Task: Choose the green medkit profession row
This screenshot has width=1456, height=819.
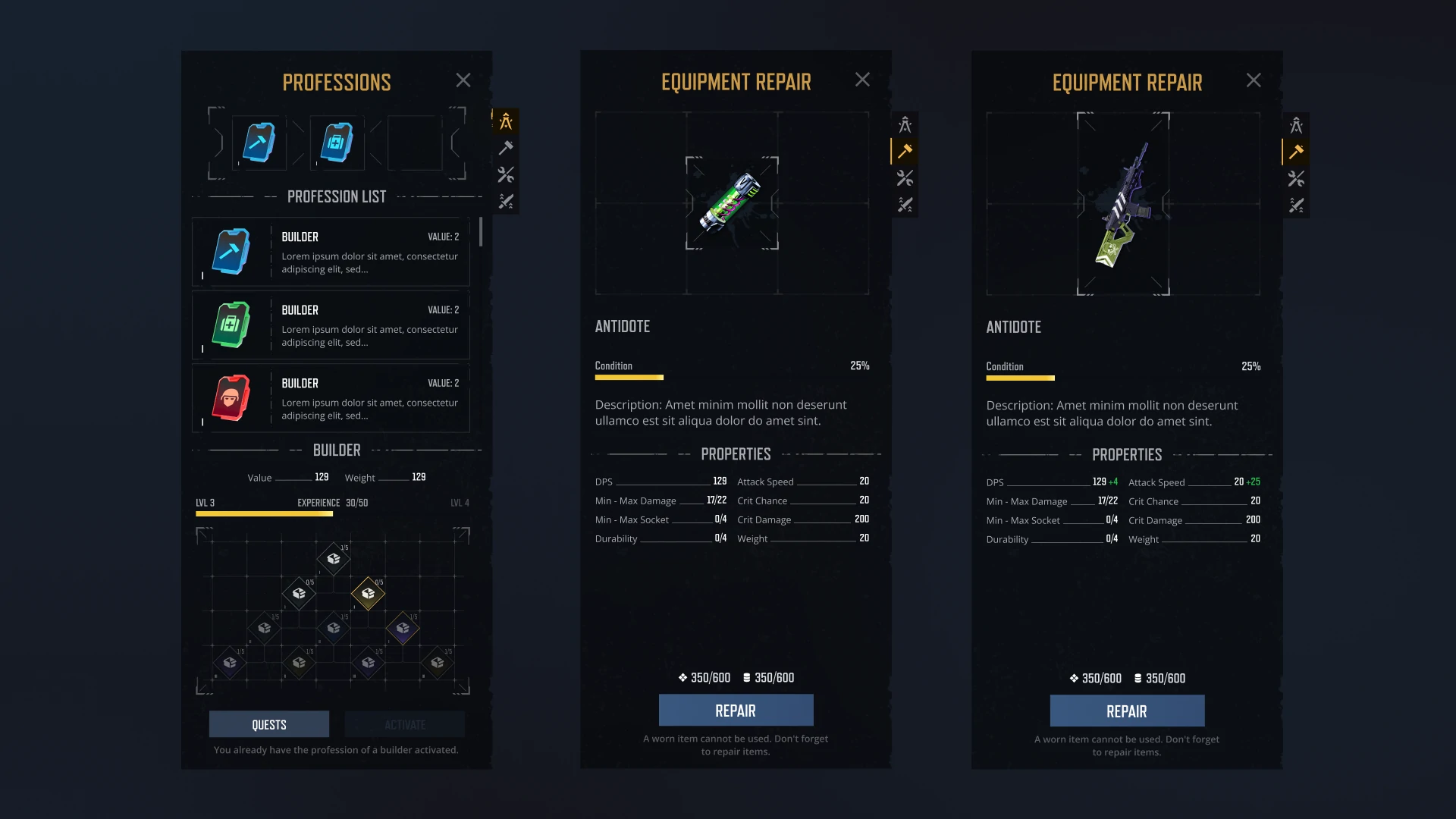Action: (331, 325)
